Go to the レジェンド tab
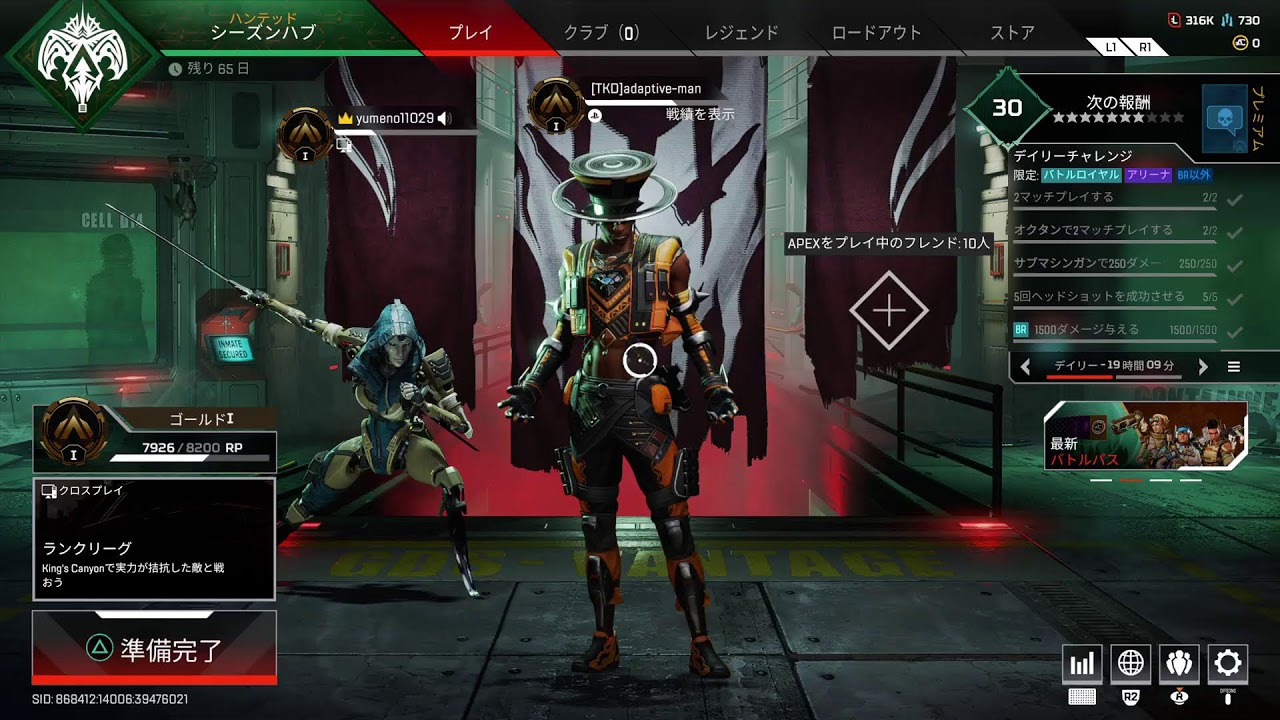Image resolution: width=1280 pixels, height=720 pixels. 741,32
